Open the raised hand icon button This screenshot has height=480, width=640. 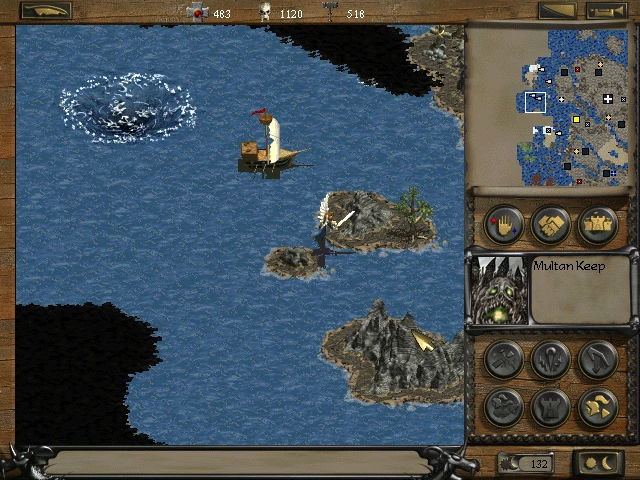point(503,225)
